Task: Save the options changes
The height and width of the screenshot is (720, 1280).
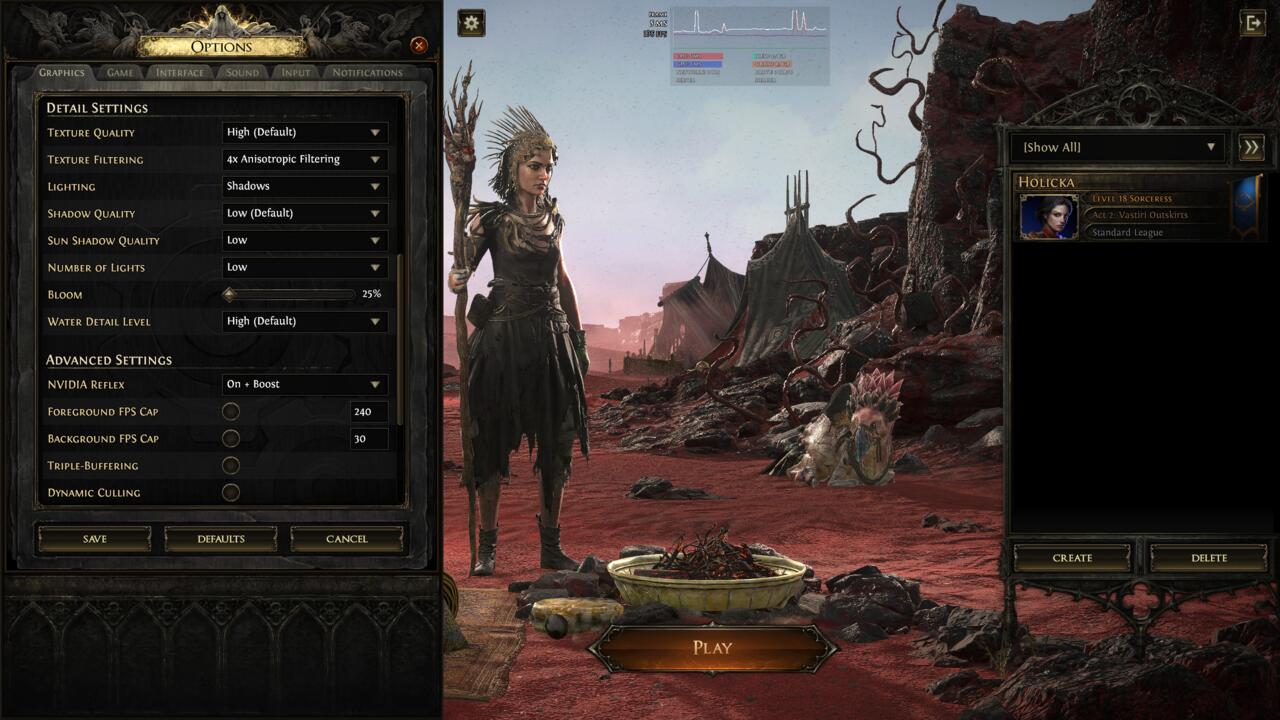Action: (x=95, y=539)
